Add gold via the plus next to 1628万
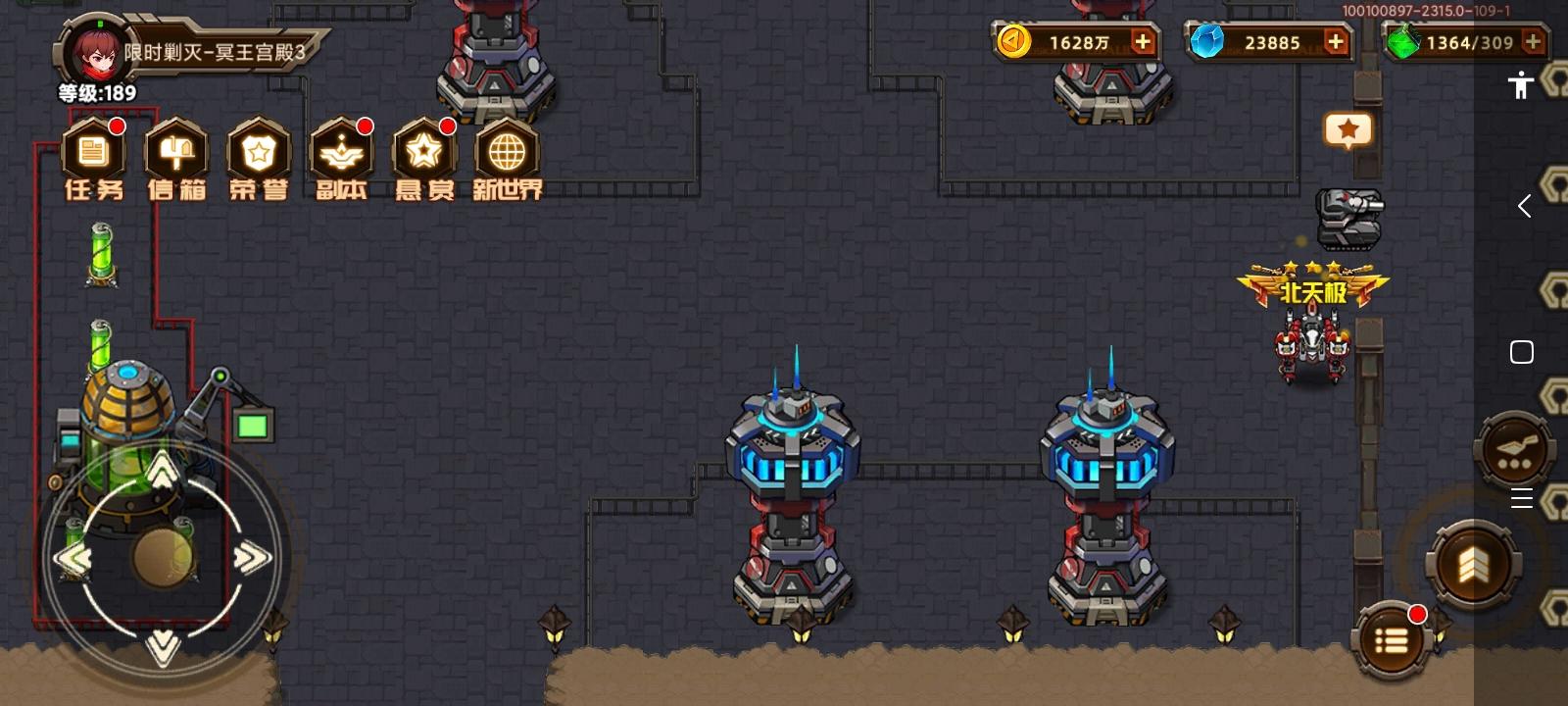The image size is (1568, 706). pos(1142,43)
